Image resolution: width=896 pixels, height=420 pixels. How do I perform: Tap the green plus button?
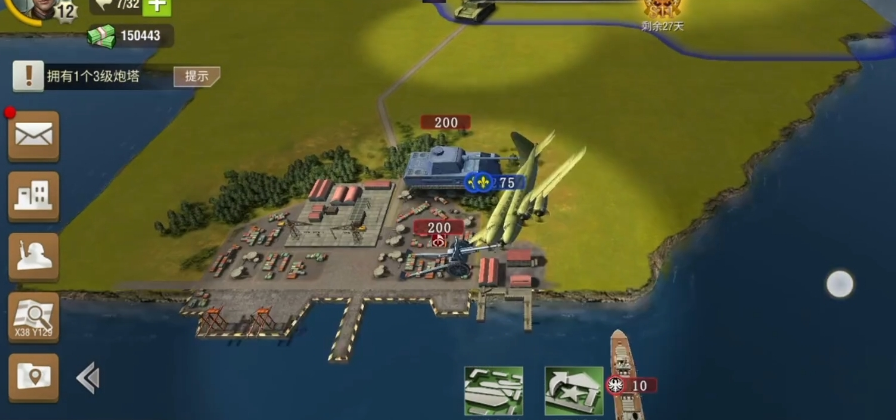point(156,7)
